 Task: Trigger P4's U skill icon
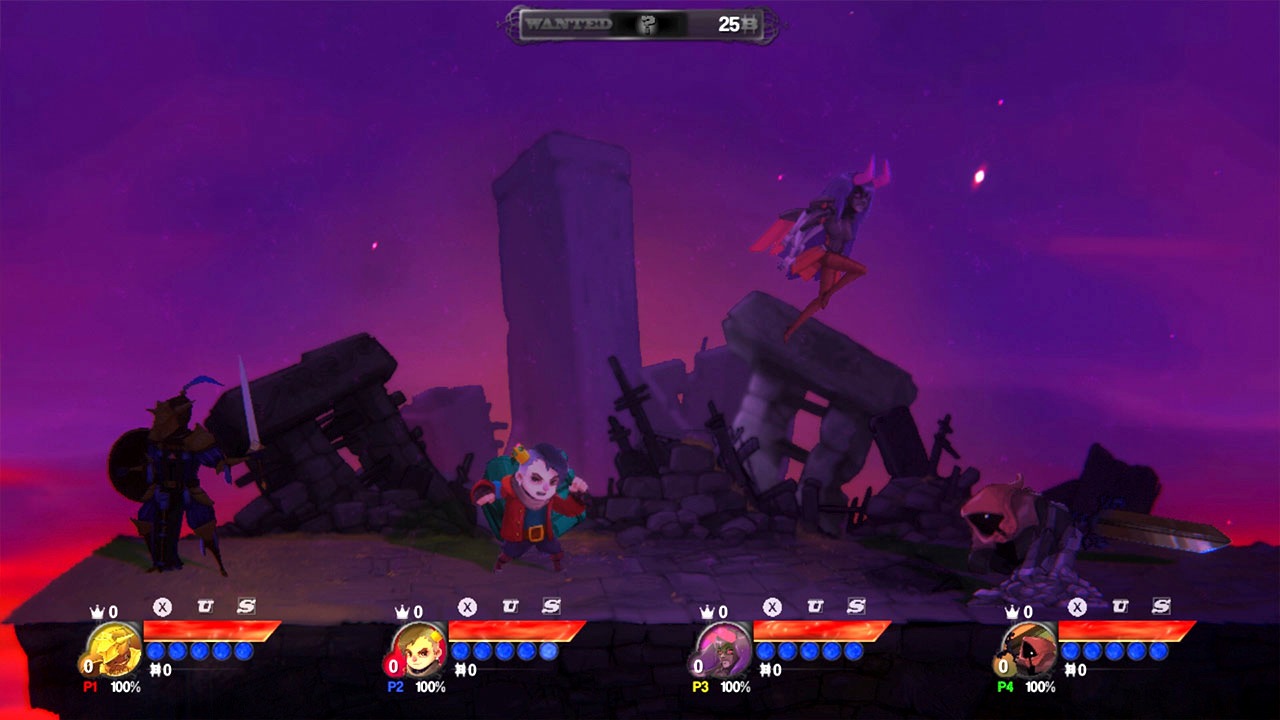pos(1120,606)
